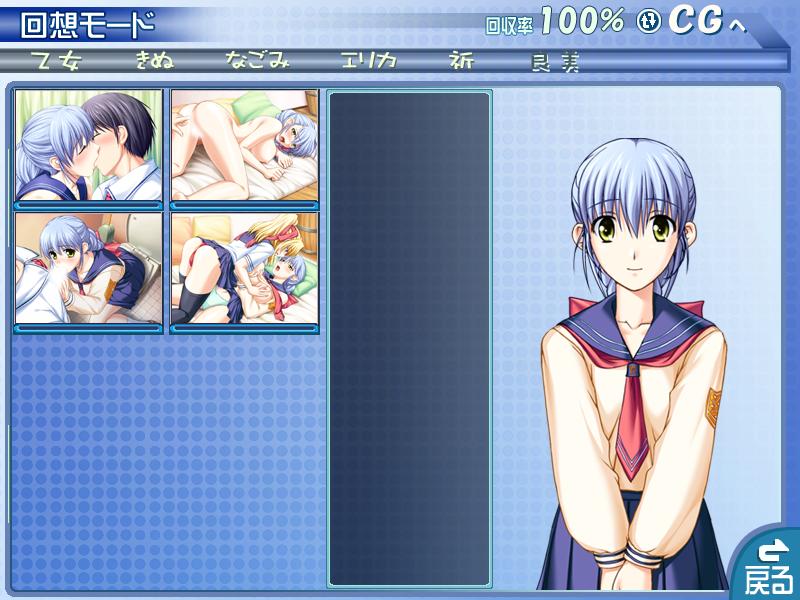Screen dimensions: 800x600
Task: Replay the kiss scene thumbnail
Action: pos(89,145)
